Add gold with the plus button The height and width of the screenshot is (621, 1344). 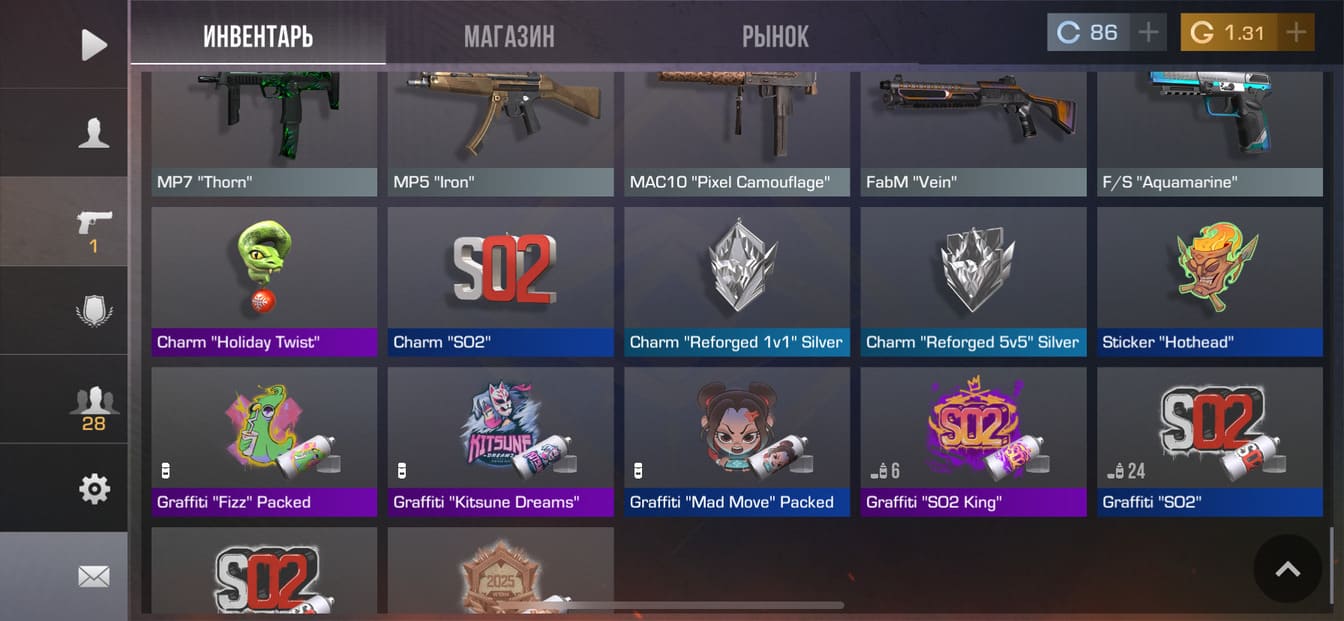point(1296,33)
